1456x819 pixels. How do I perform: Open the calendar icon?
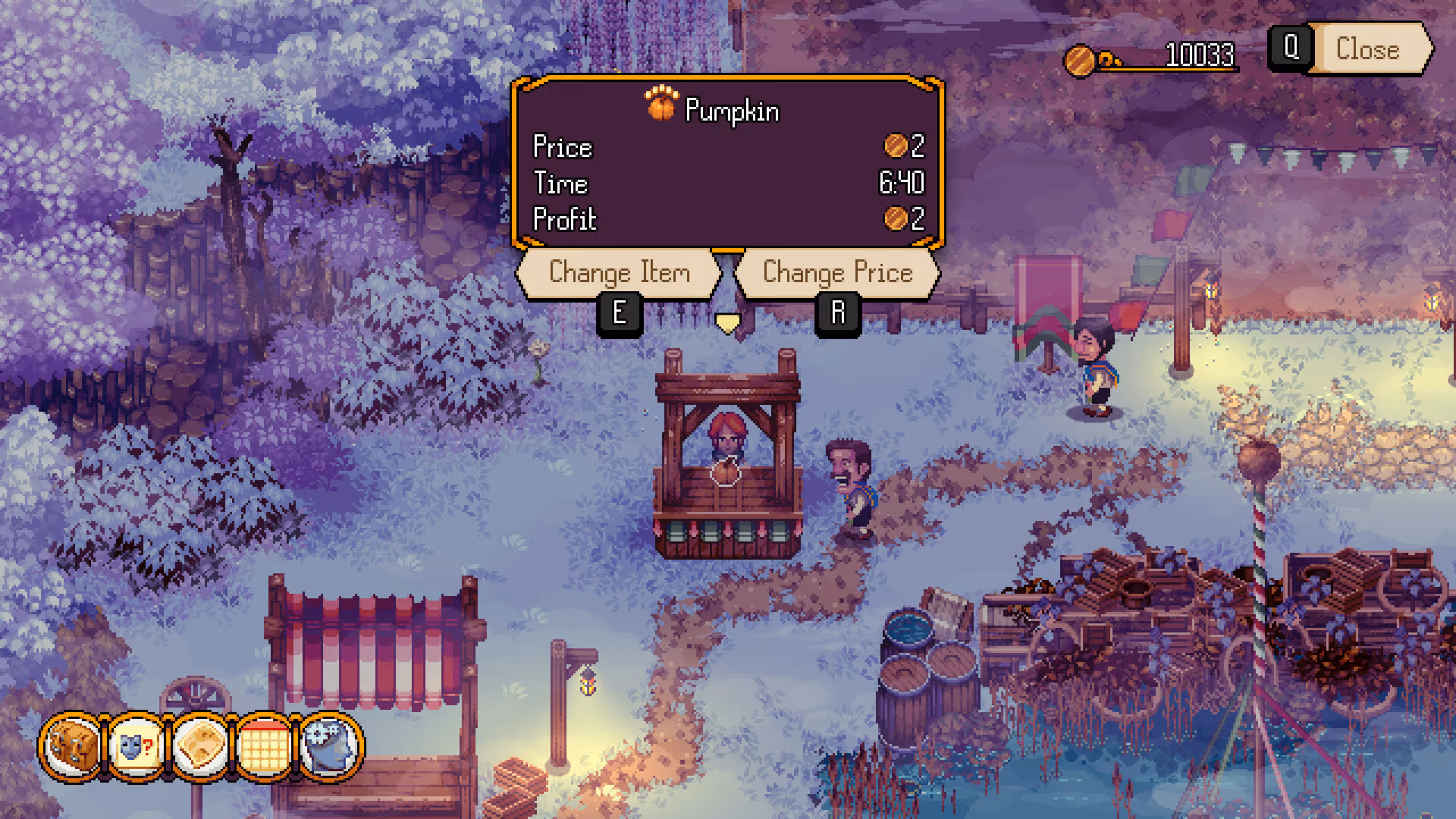[x=264, y=746]
